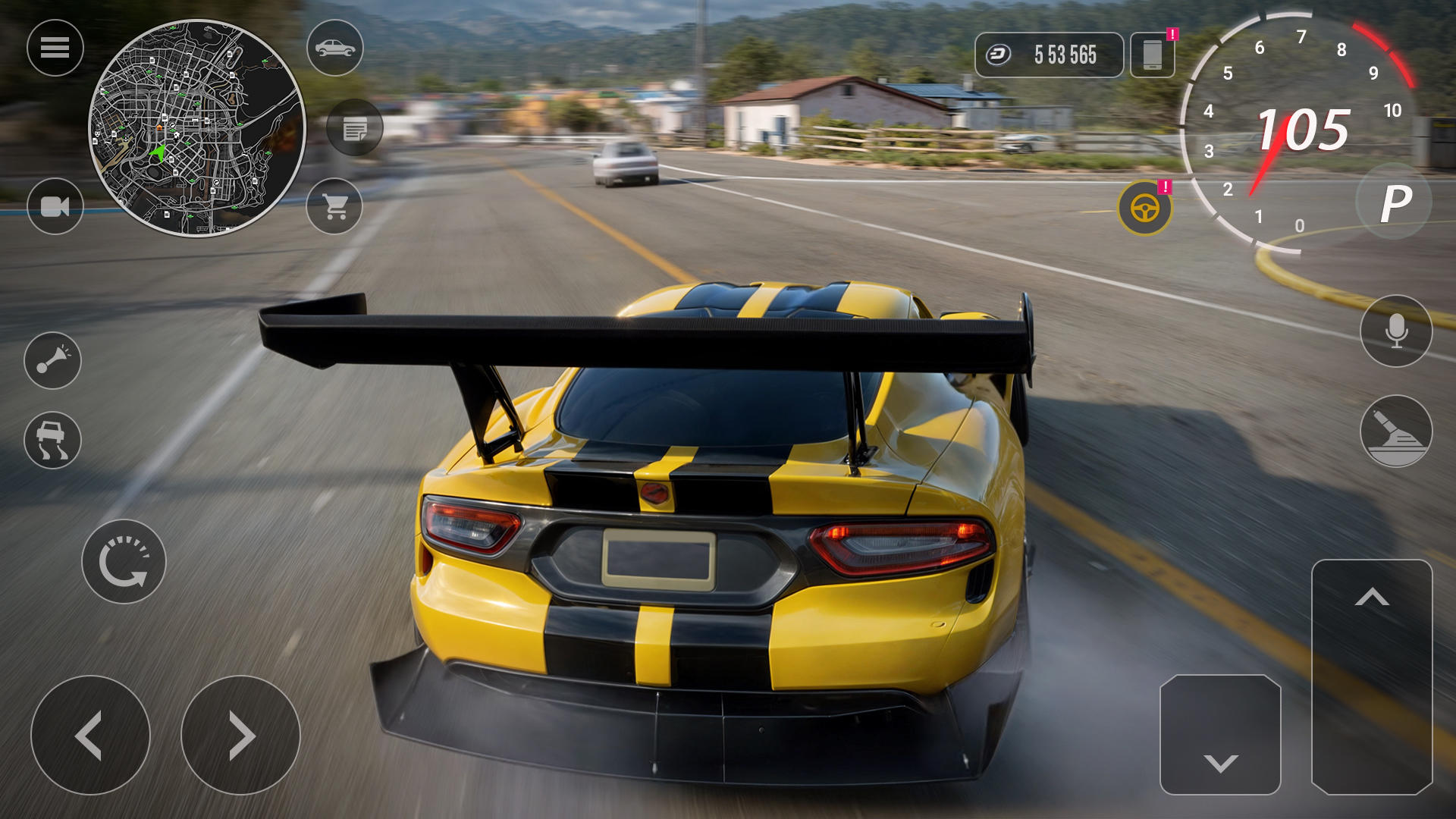Viewport: 1456px width, 819px height.
Task: Steer right with the arrow button
Action: click(x=240, y=735)
